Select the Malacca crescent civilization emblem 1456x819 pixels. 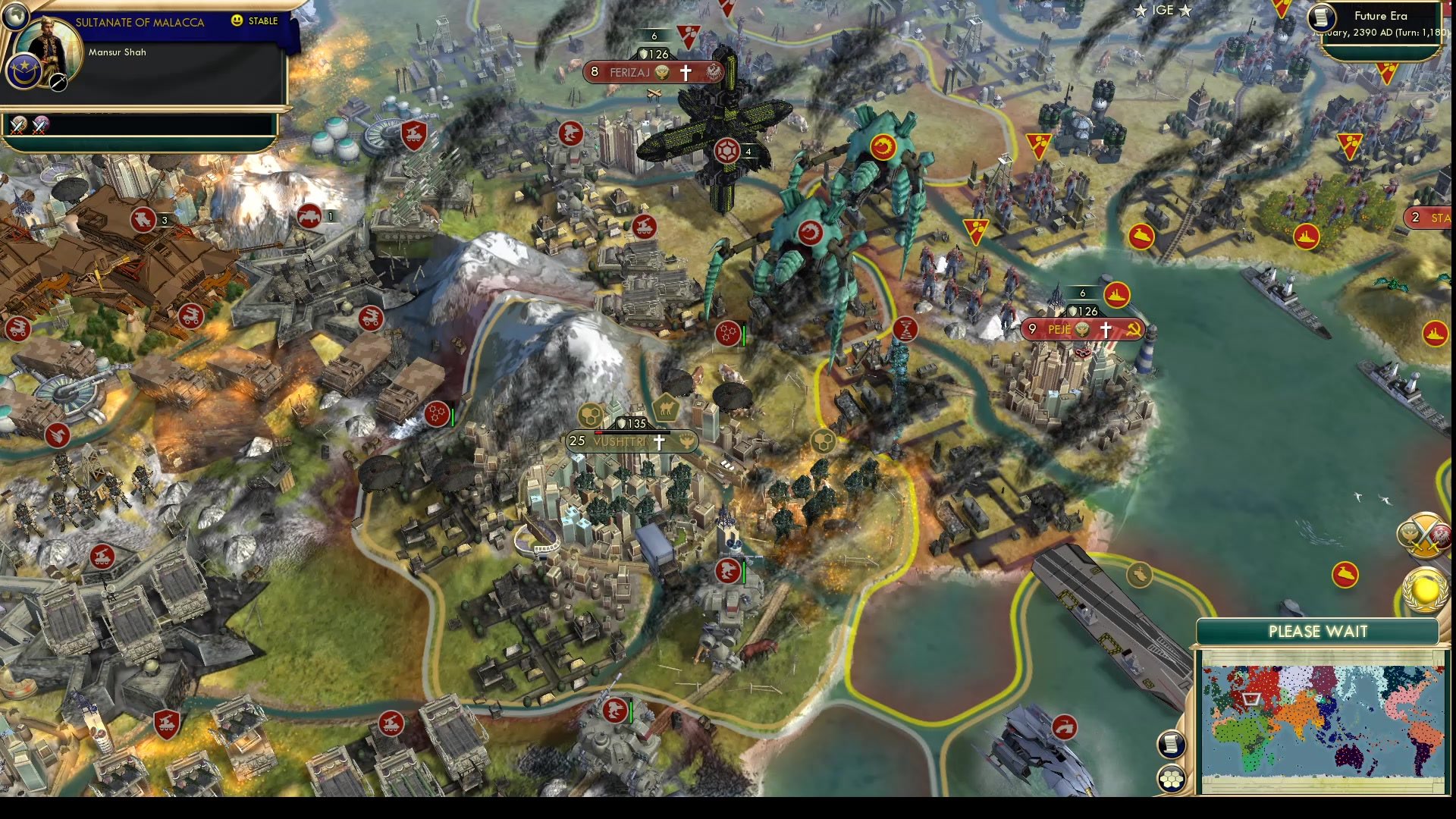pos(24,73)
